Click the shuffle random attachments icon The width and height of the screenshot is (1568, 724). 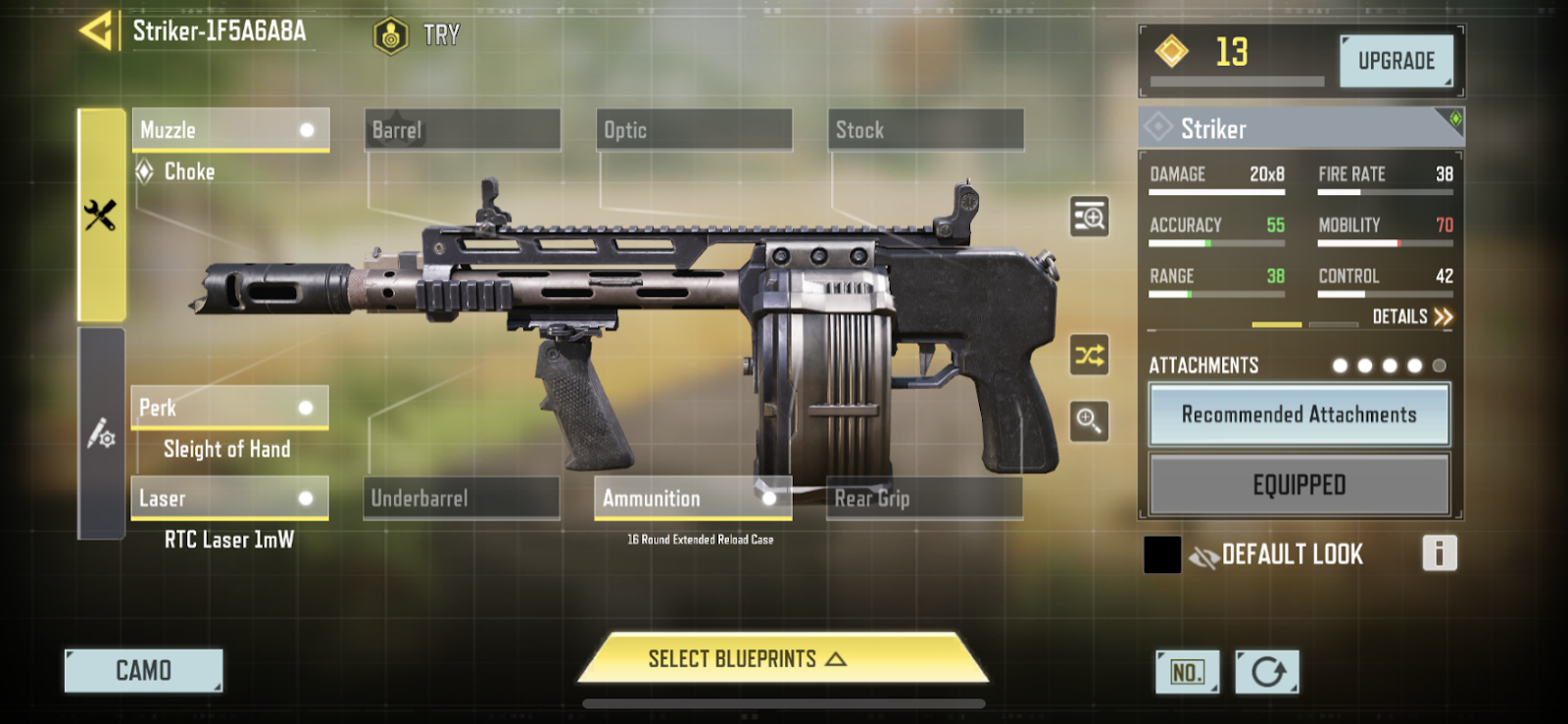click(x=1089, y=355)
